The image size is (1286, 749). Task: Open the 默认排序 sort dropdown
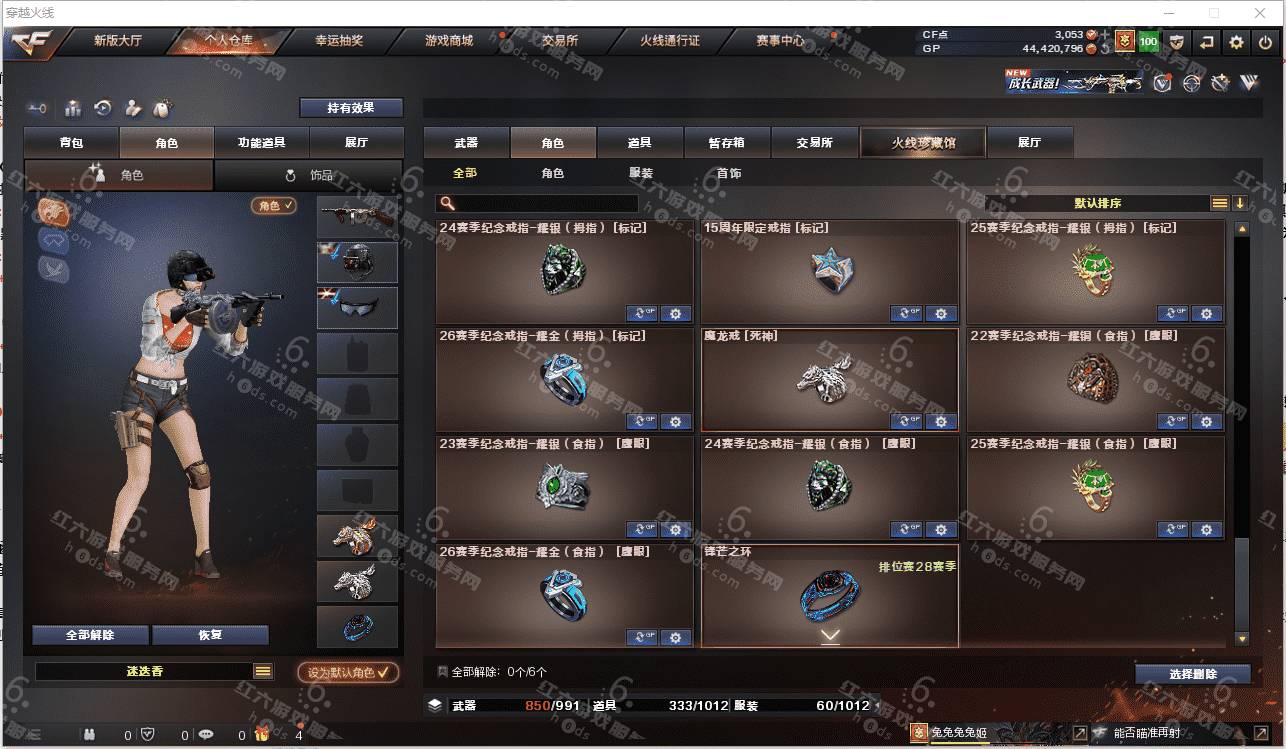pos(1098,203)
